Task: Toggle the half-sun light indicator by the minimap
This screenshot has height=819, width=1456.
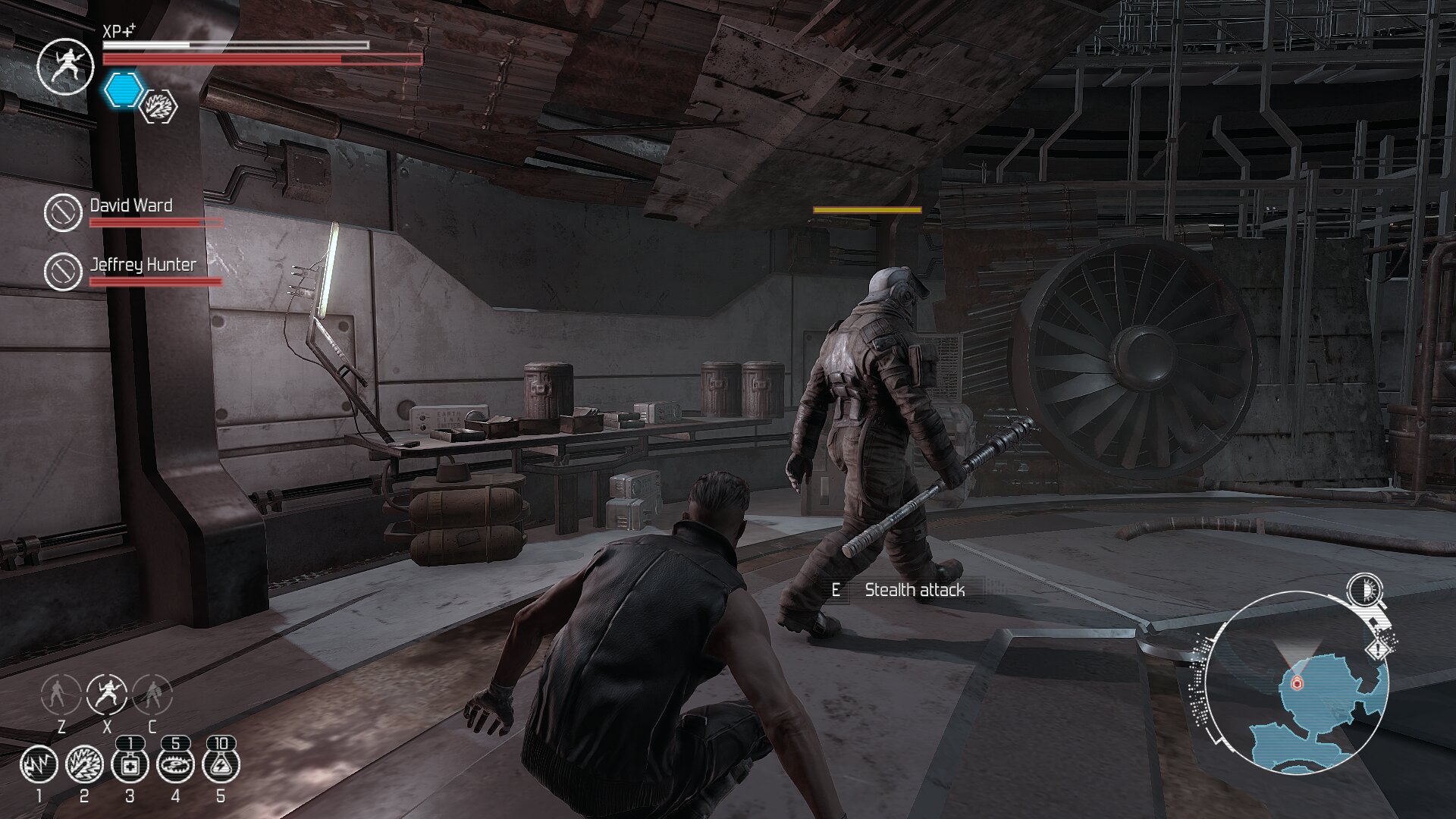Action: pos(1364,590)
